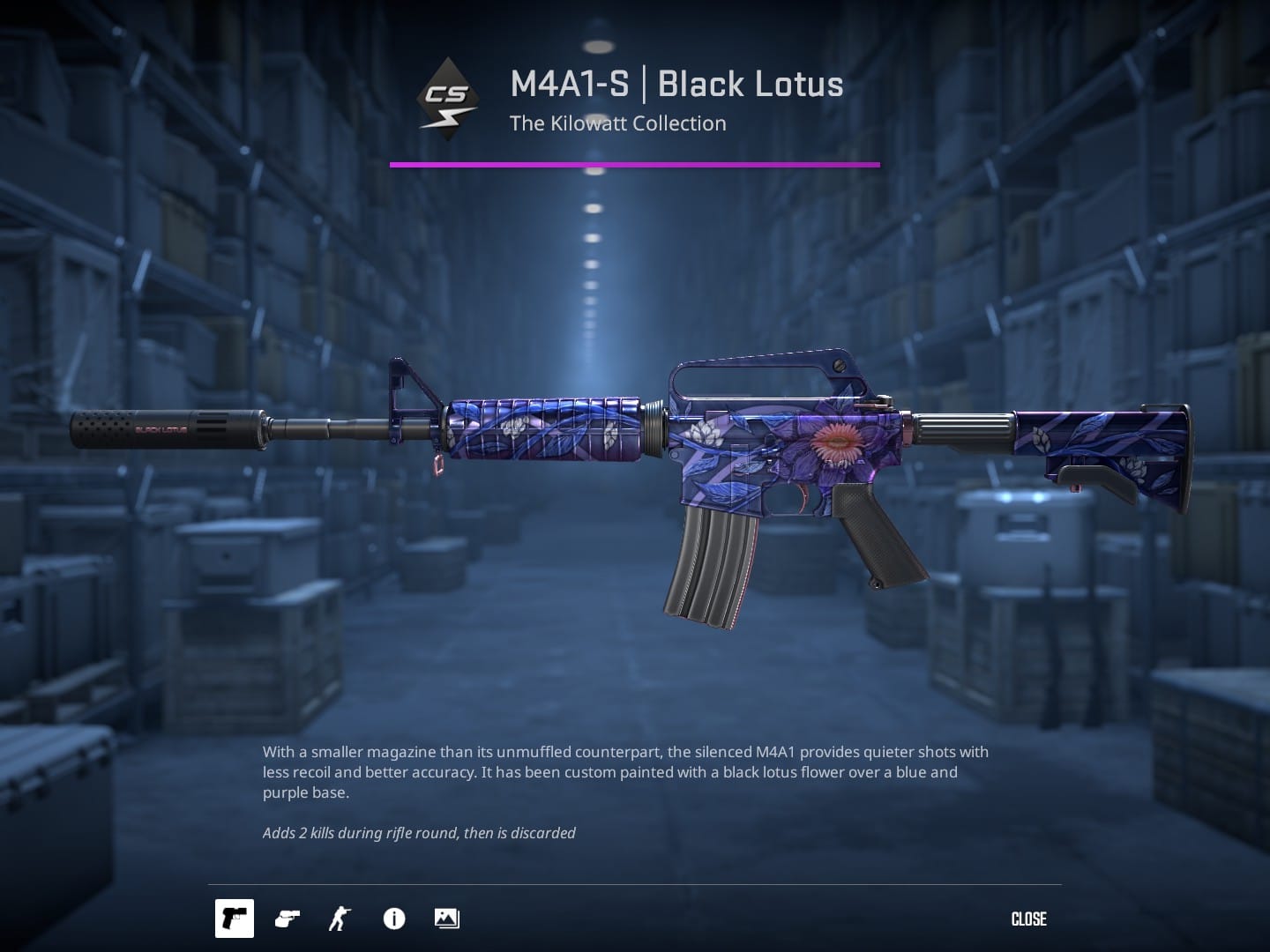Viewport: 1270px width, 952px height.
Task: Click The Kilowatt Collection label
Action: [x=617, y=123]
